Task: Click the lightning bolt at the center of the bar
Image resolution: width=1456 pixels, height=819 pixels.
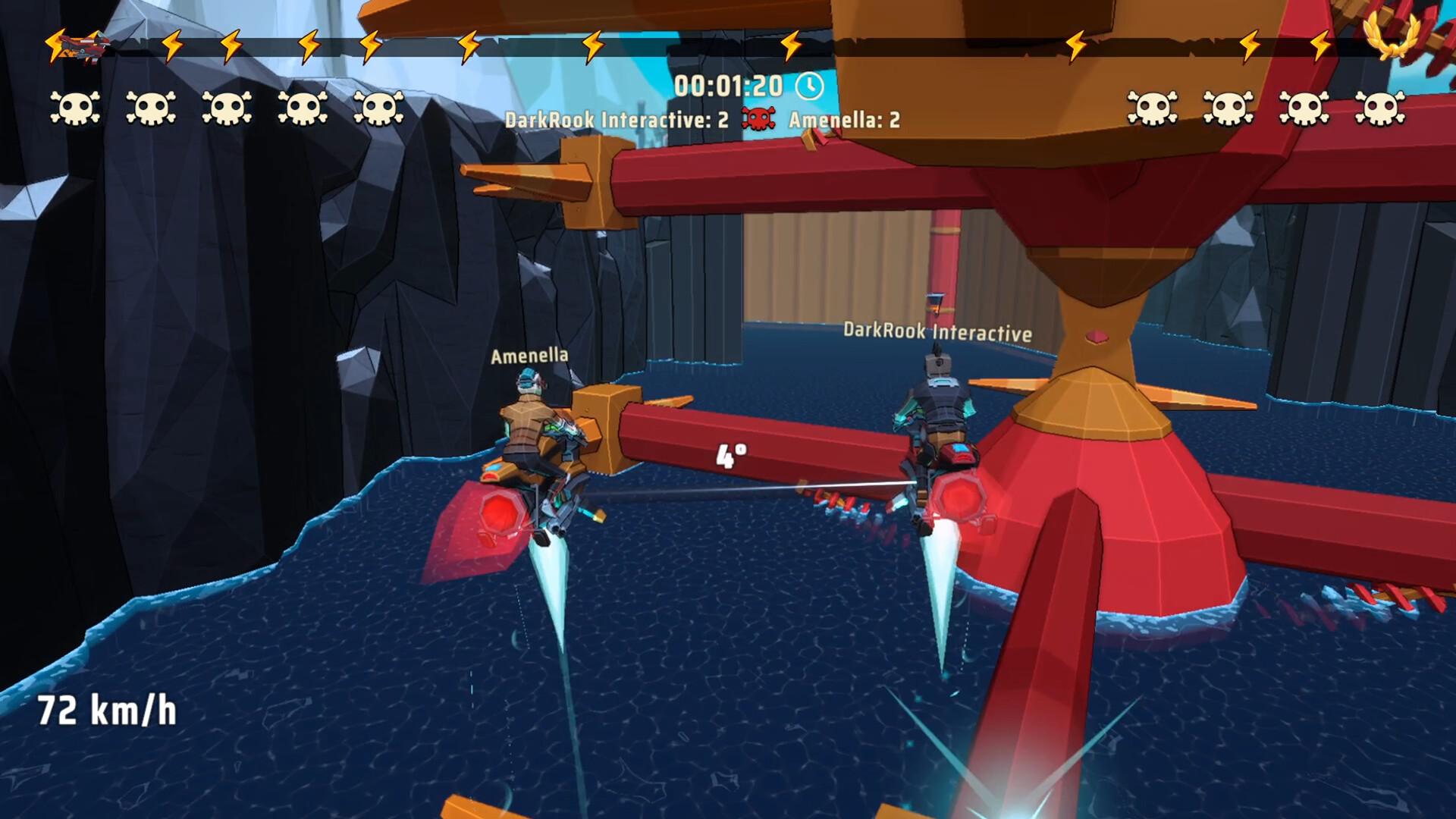Action: pos(792,45)
